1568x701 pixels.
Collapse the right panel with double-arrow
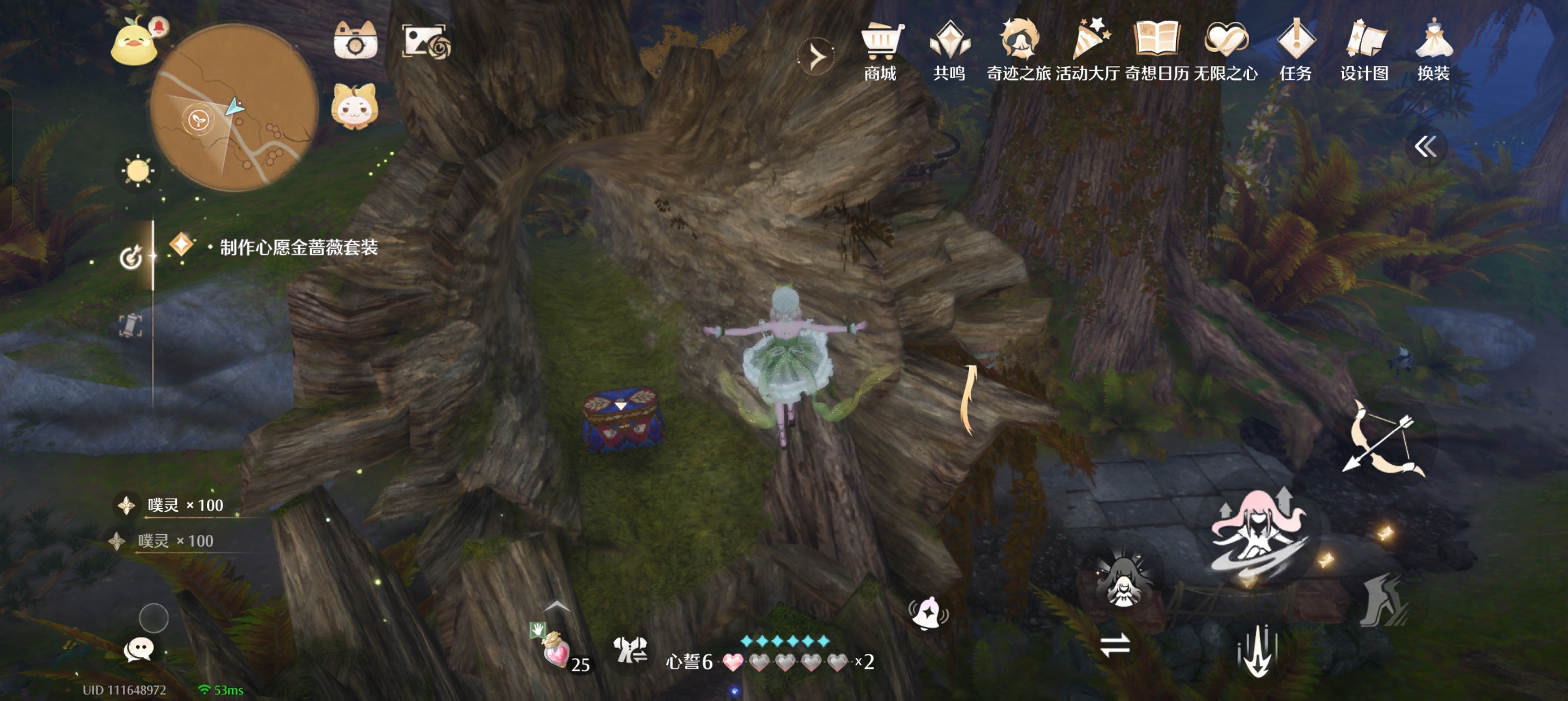click(x=1425, y=146)
